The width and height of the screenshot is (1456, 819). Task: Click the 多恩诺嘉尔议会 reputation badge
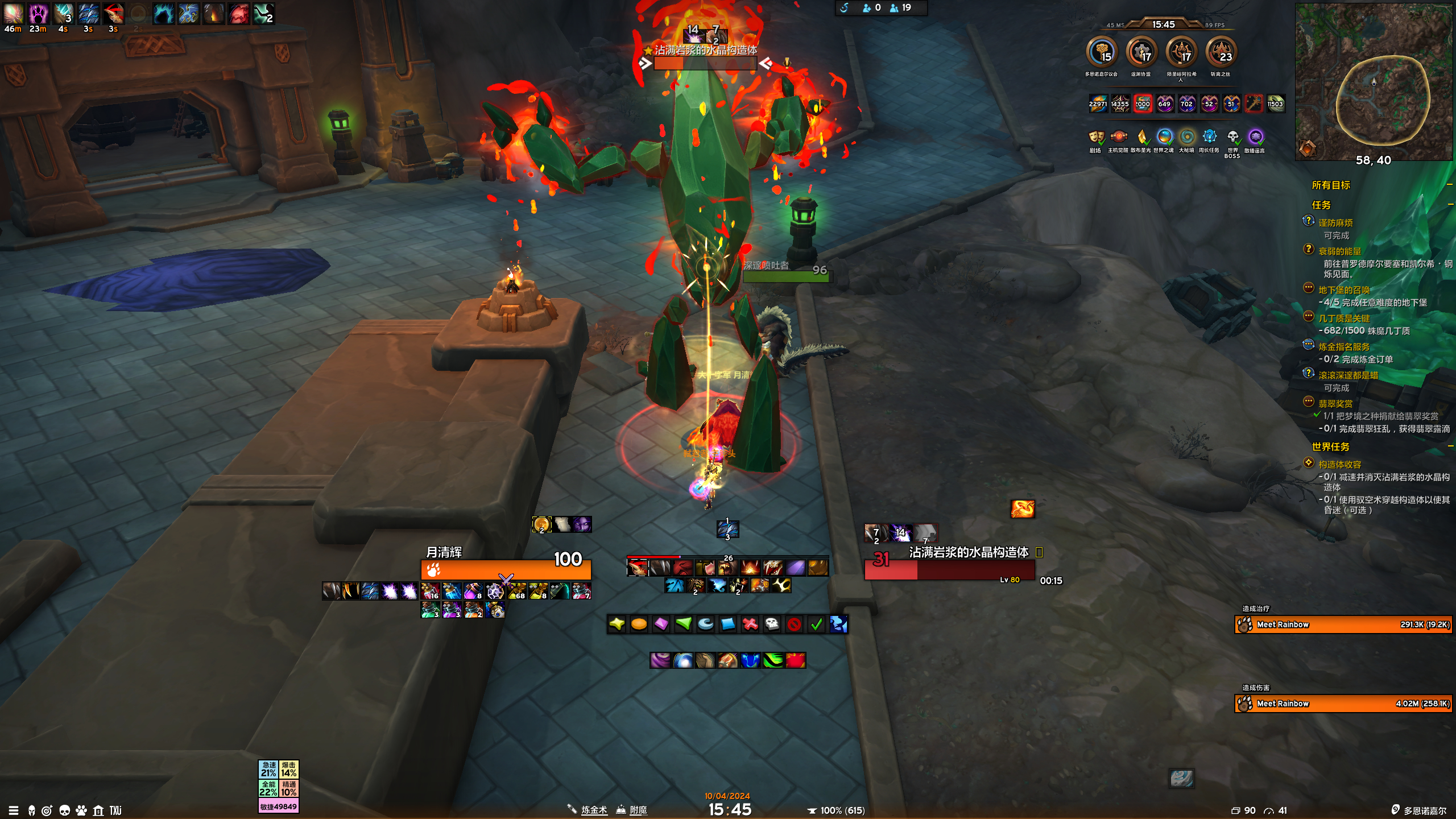[1102, 52]
